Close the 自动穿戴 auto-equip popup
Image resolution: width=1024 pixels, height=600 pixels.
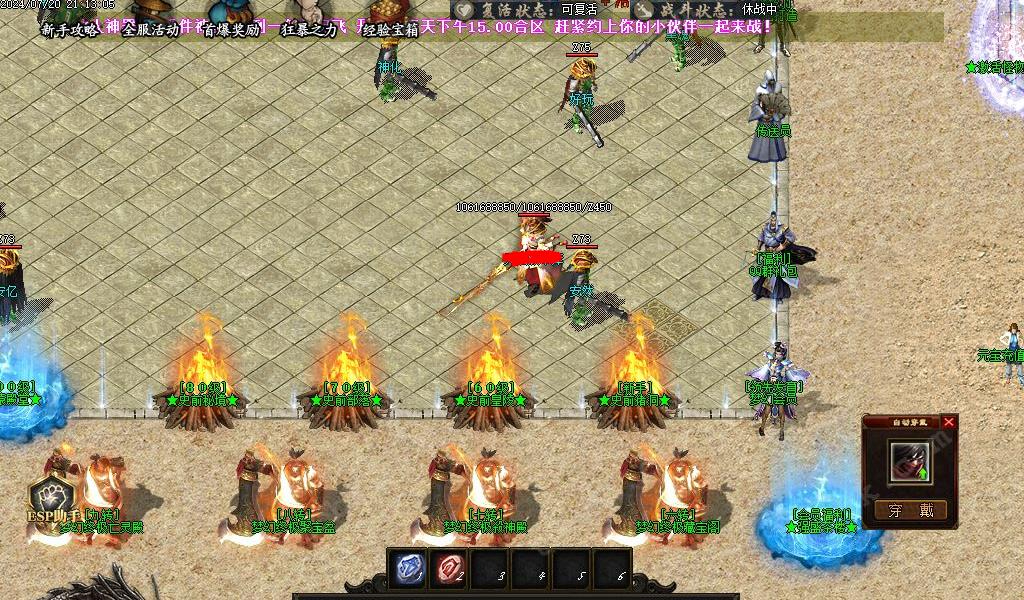(949, 422)
